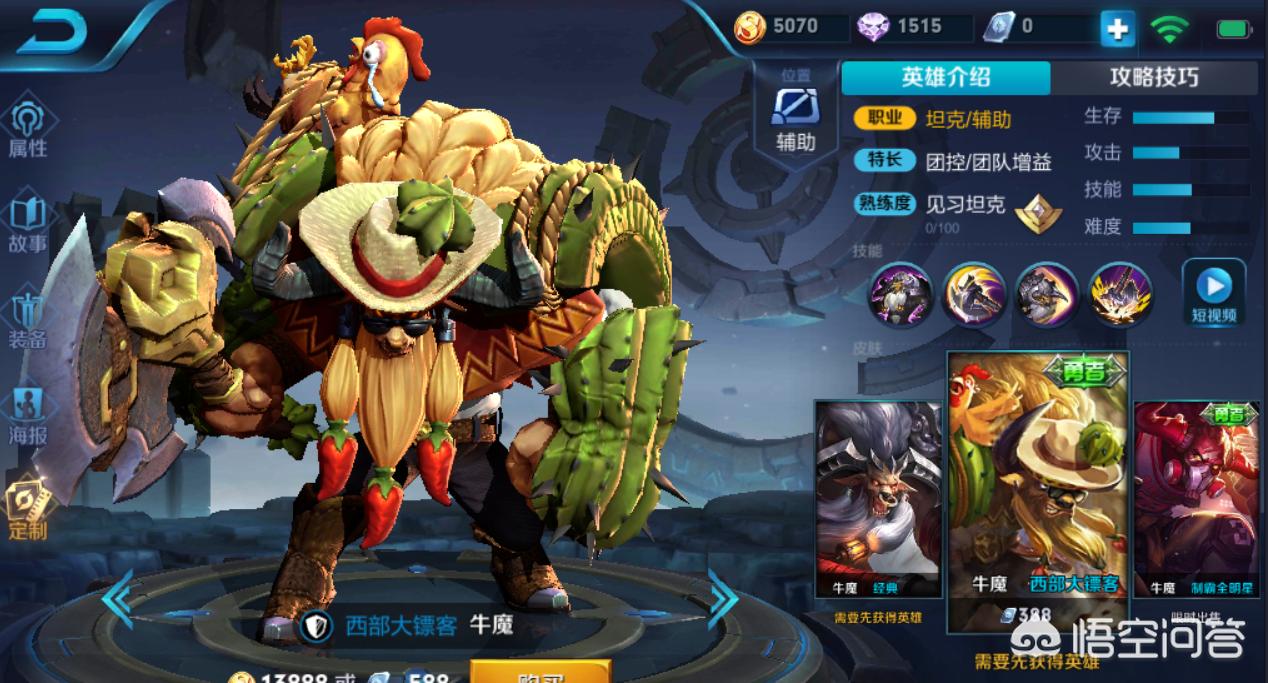Viewport: 1268px width, 683px height.
Task: Open the 装备 equipment section
Action: 28,320
